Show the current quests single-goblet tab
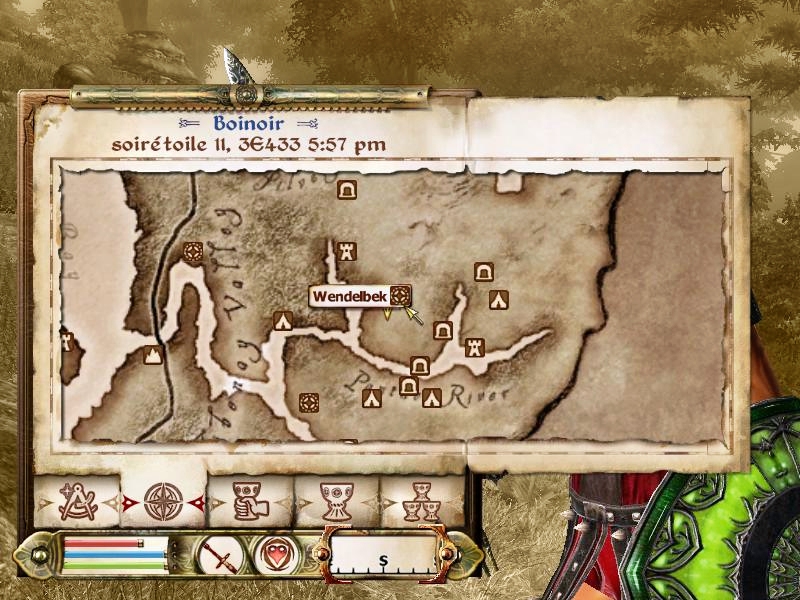The width and height of the screenshot is (800, 600). pos(336,501)
